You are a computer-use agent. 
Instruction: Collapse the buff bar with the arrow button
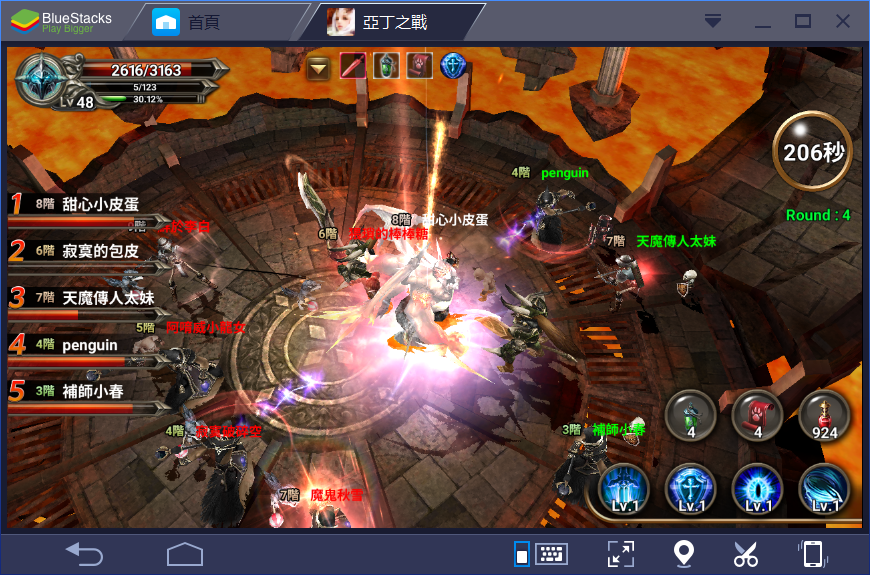(319, 67)
